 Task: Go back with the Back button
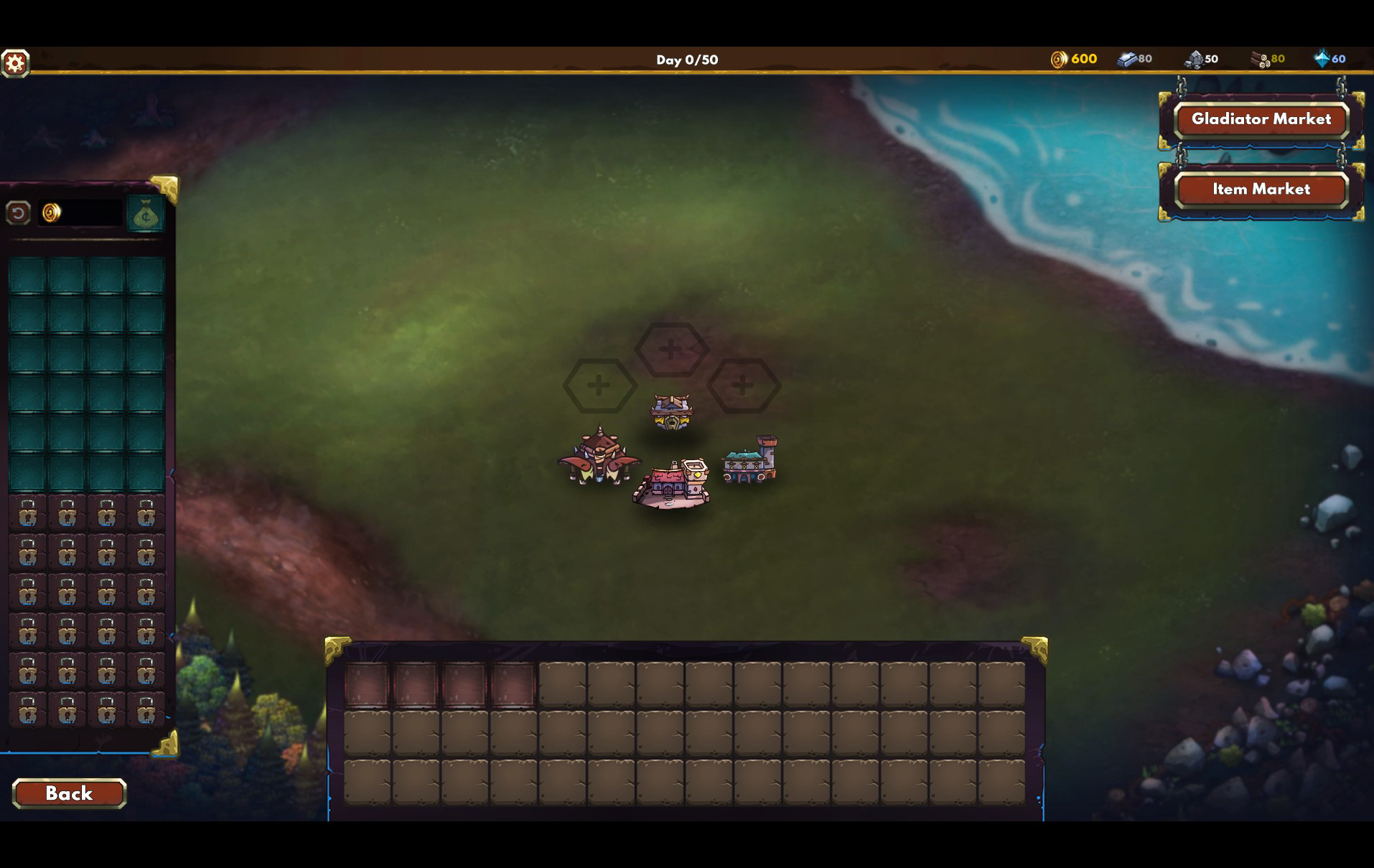pyautogui.click(x=69, y=793)
